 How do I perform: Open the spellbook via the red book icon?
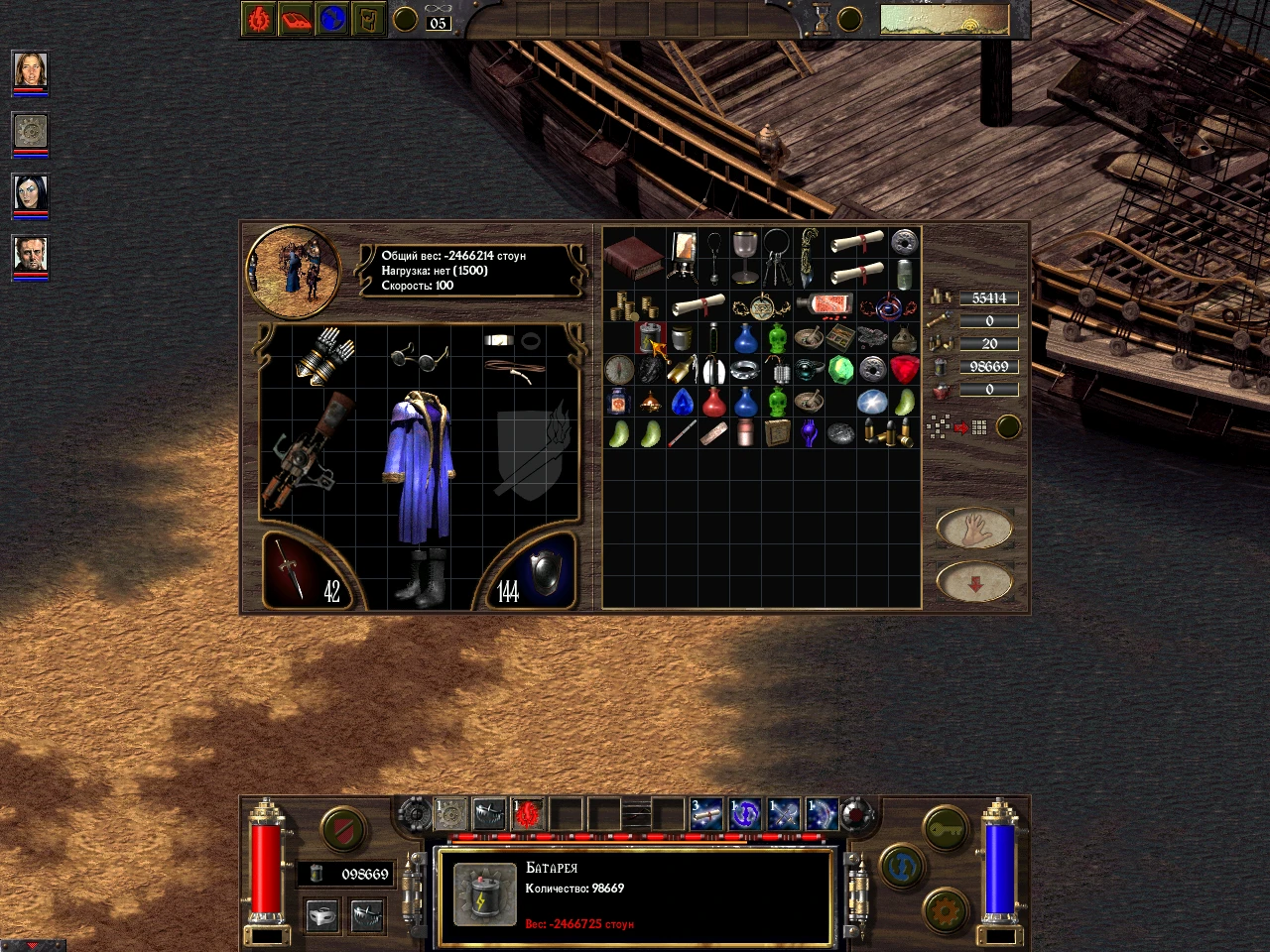(x=296, y=18)
